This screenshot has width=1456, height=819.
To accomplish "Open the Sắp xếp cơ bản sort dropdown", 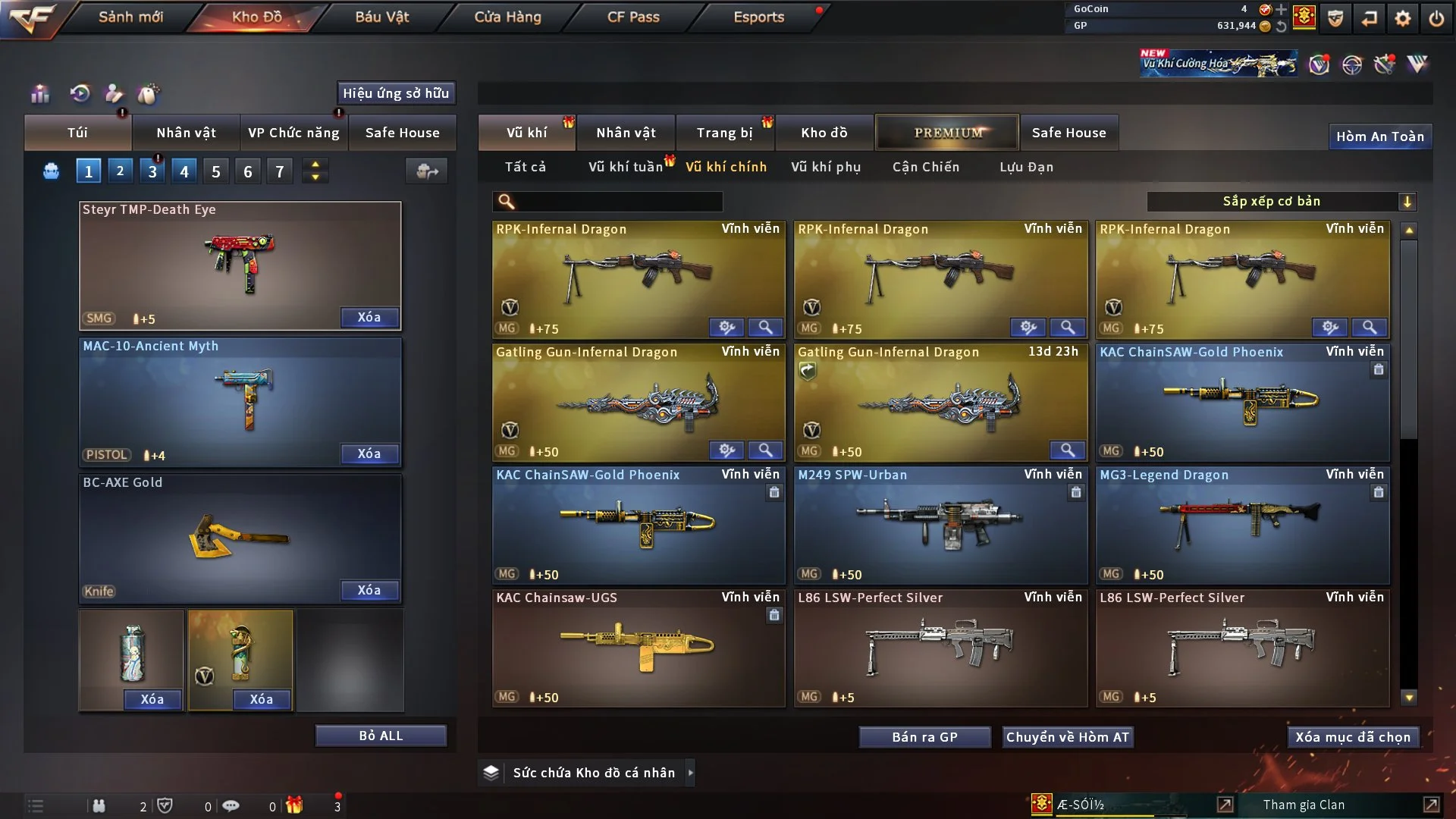I will pyautogui.click(x=1281, y=201).
